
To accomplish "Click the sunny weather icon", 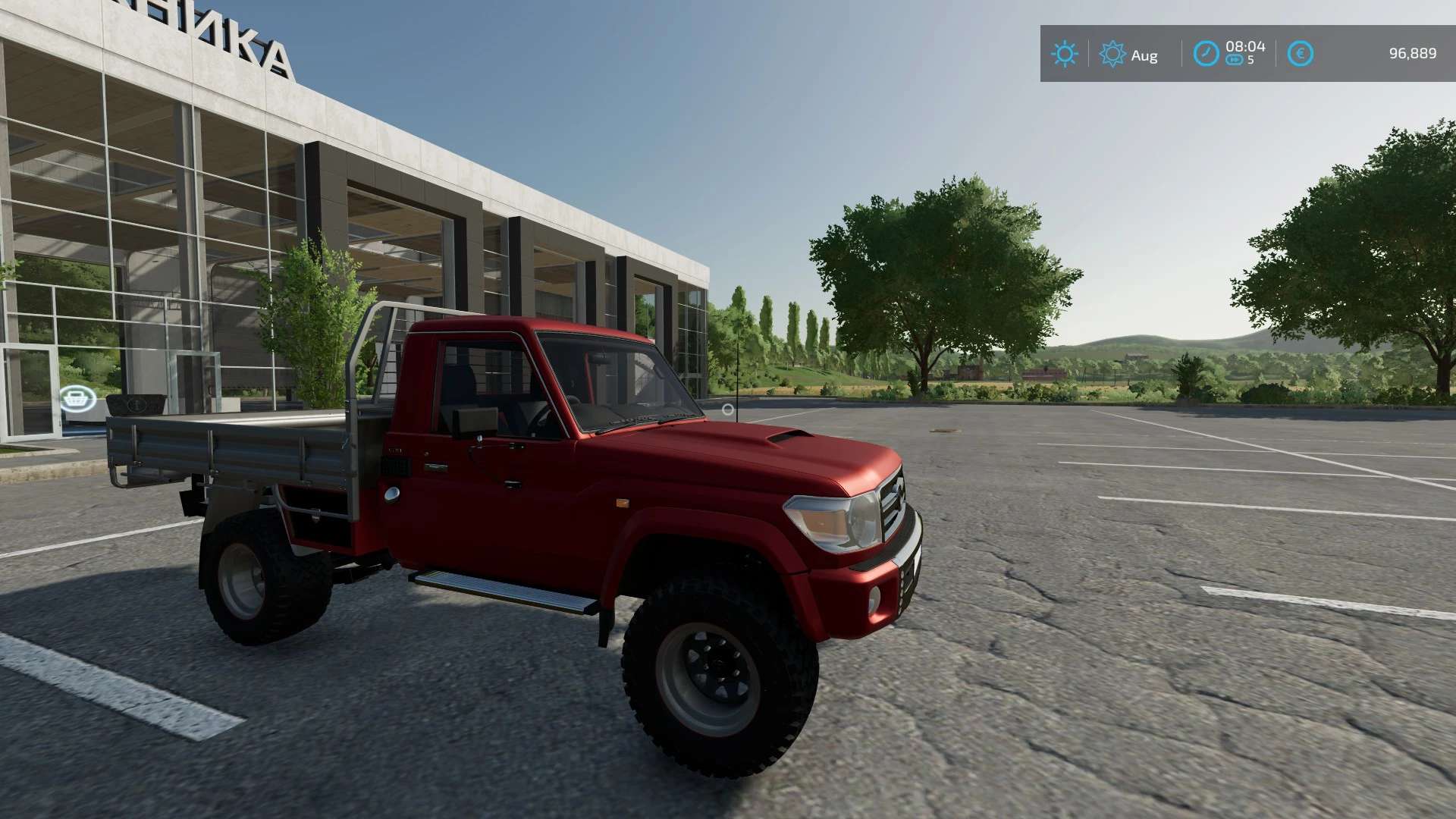I will 1064,54.
